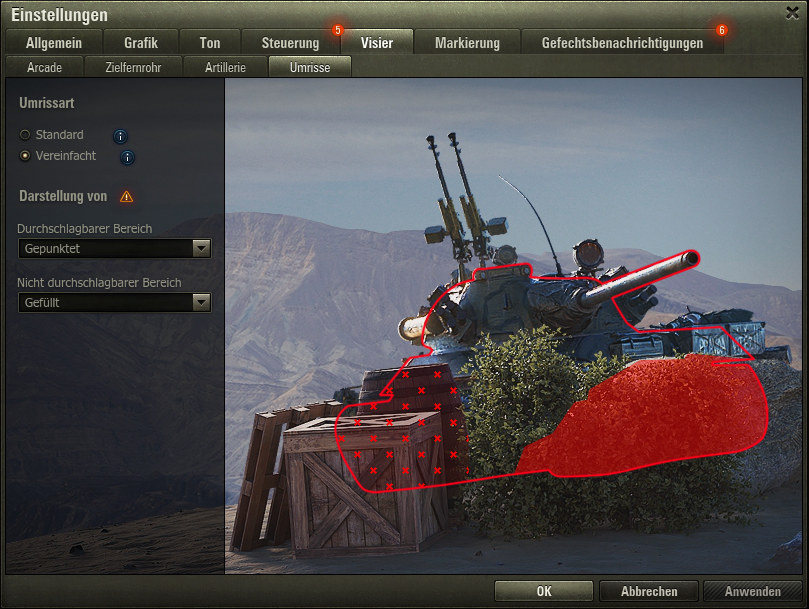Cancel changes with Abbrechen
Screen dimensions: 809x609
(649, 591)
